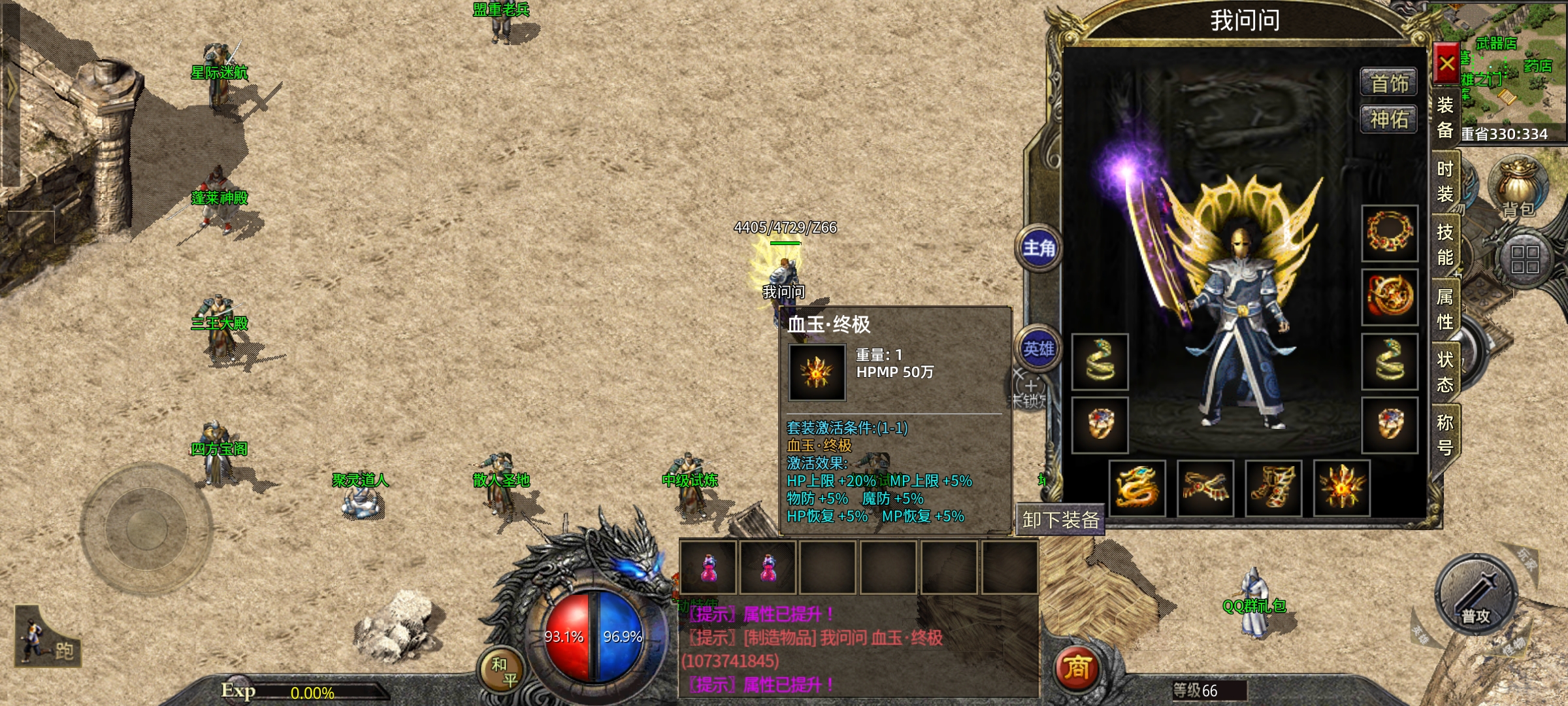The height and width of the screenshot is (706, 1568).
Task: Select the golden dragon equipment slot
Action: coord(1137,488)
